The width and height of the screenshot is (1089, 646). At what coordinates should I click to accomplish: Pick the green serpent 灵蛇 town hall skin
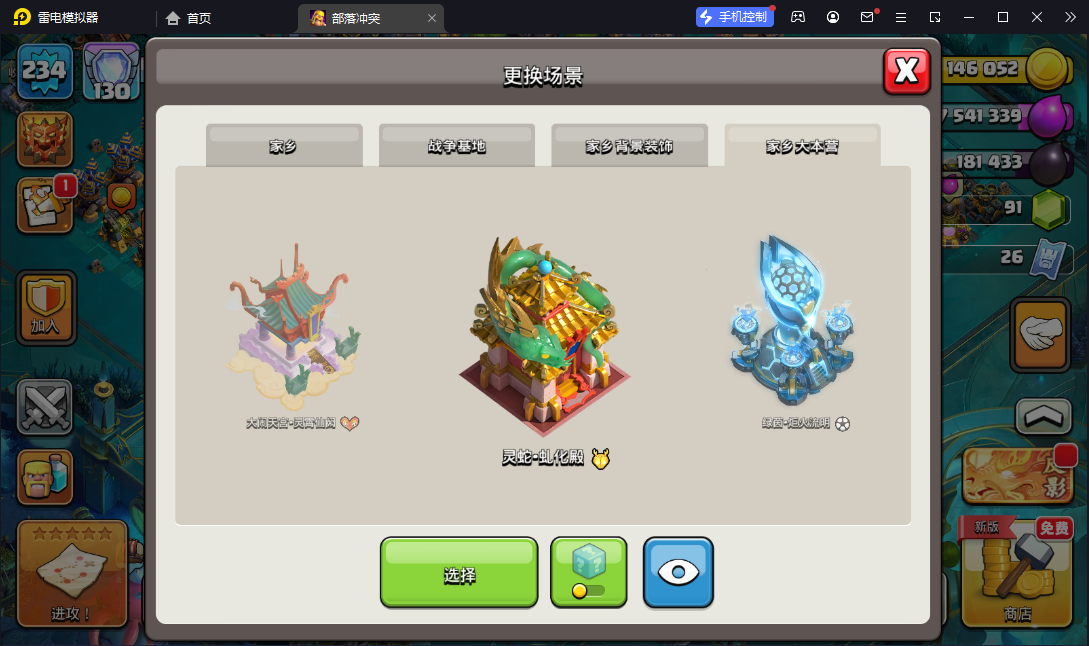pyautogui.click(x=545, y=335)
